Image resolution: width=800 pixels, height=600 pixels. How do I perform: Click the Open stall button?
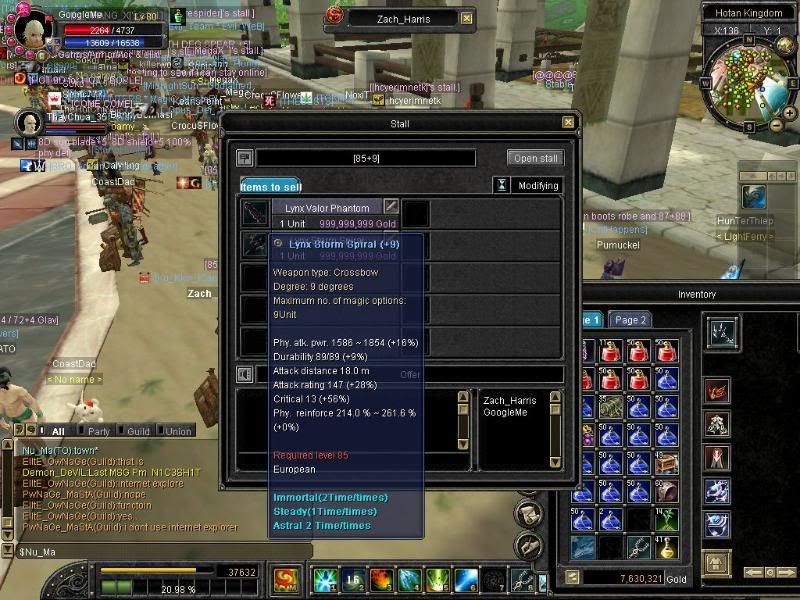coord(537,158)
